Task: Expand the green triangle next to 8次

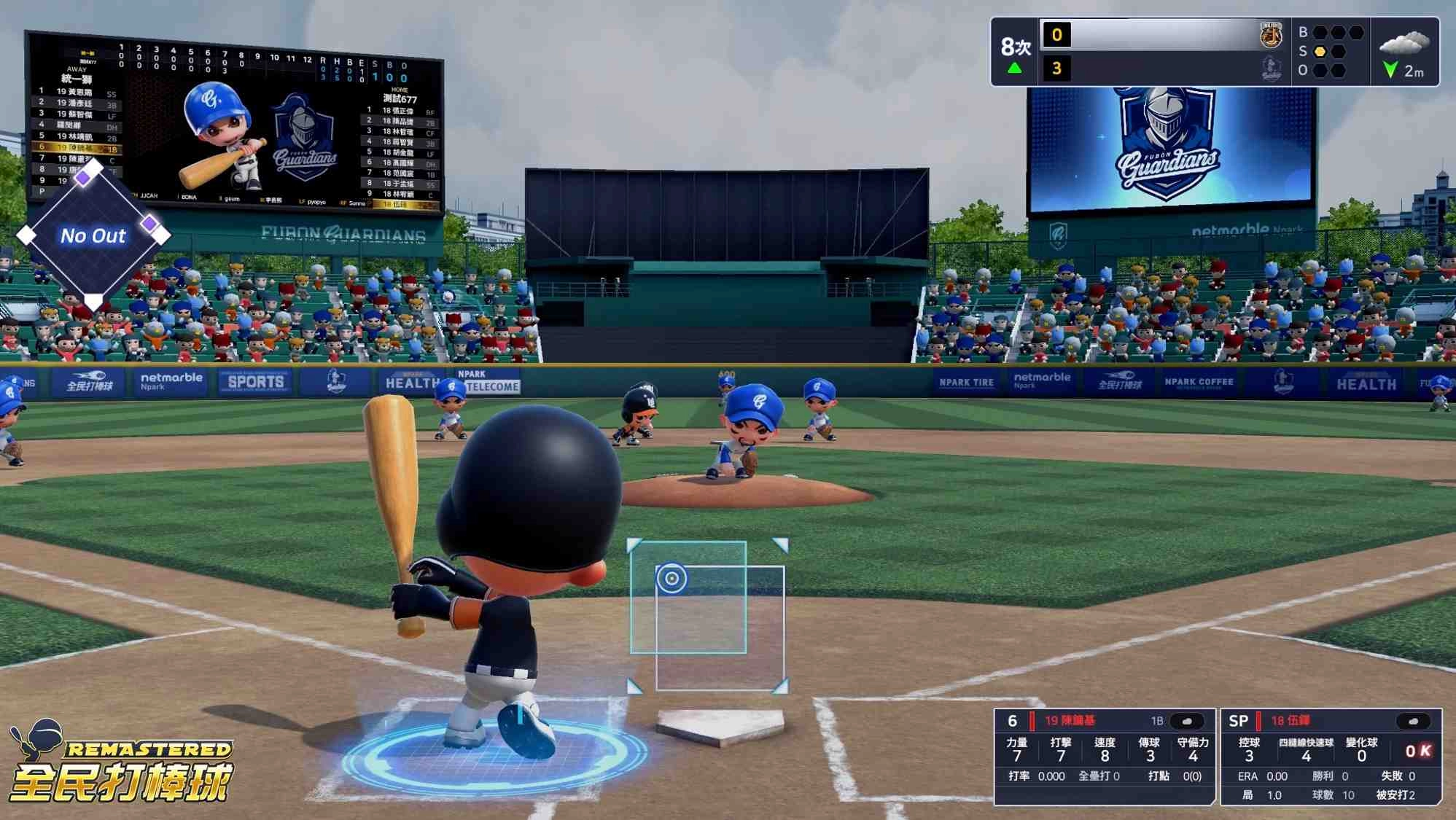Action: coord(1014,66)
